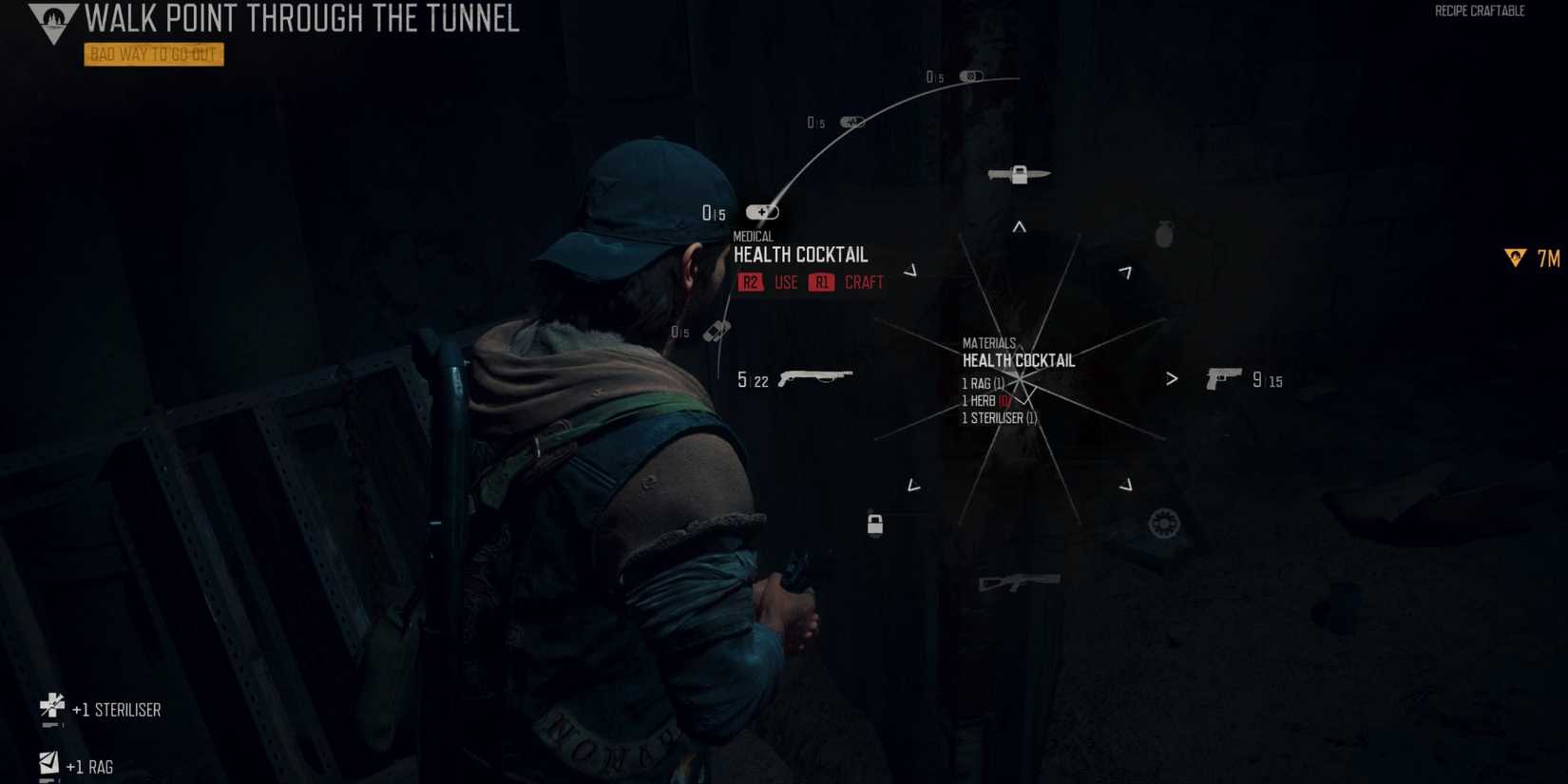Select the bandage item on the wheel

click(x=716, y=331)
